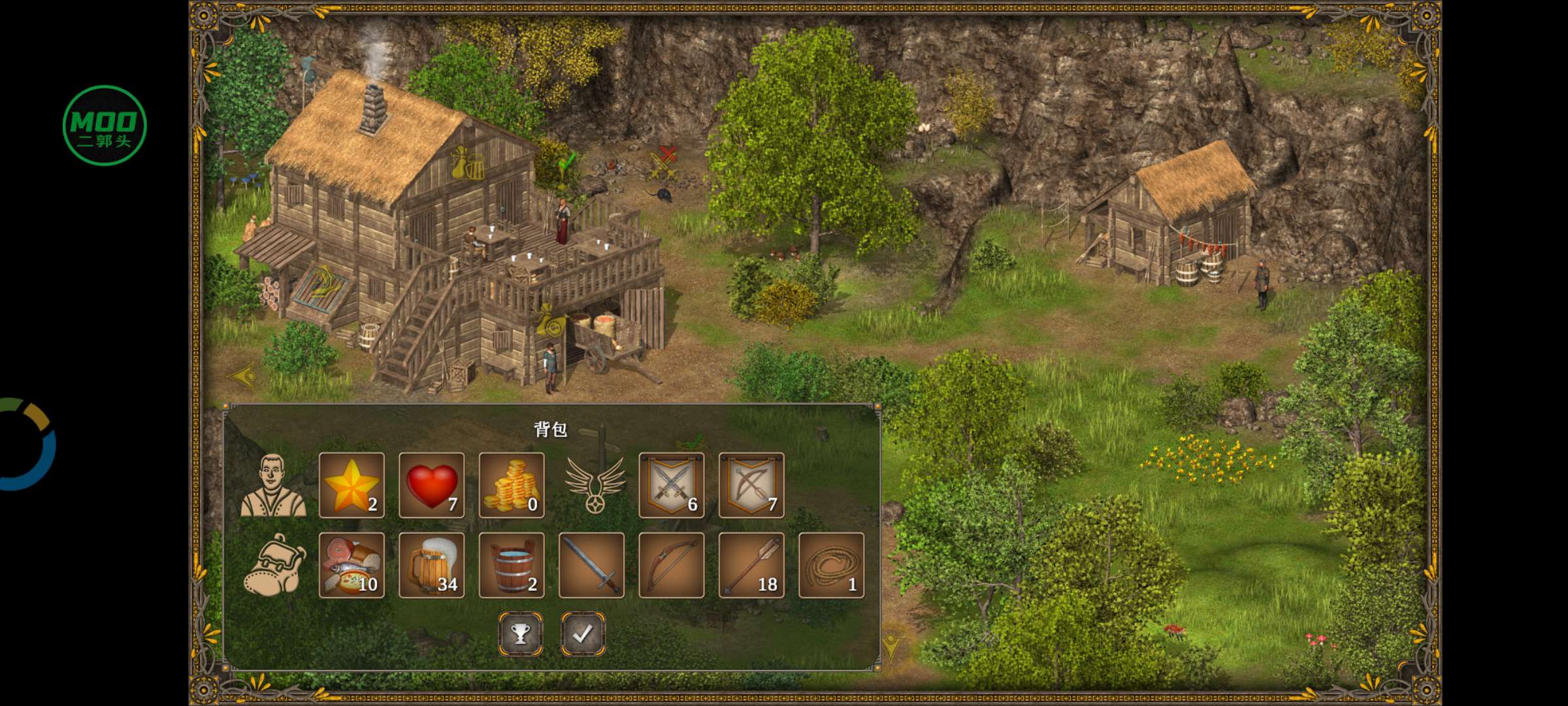
Task: Select the gold star experience slot
Action: pyautogui.click(x=351, y=485)
